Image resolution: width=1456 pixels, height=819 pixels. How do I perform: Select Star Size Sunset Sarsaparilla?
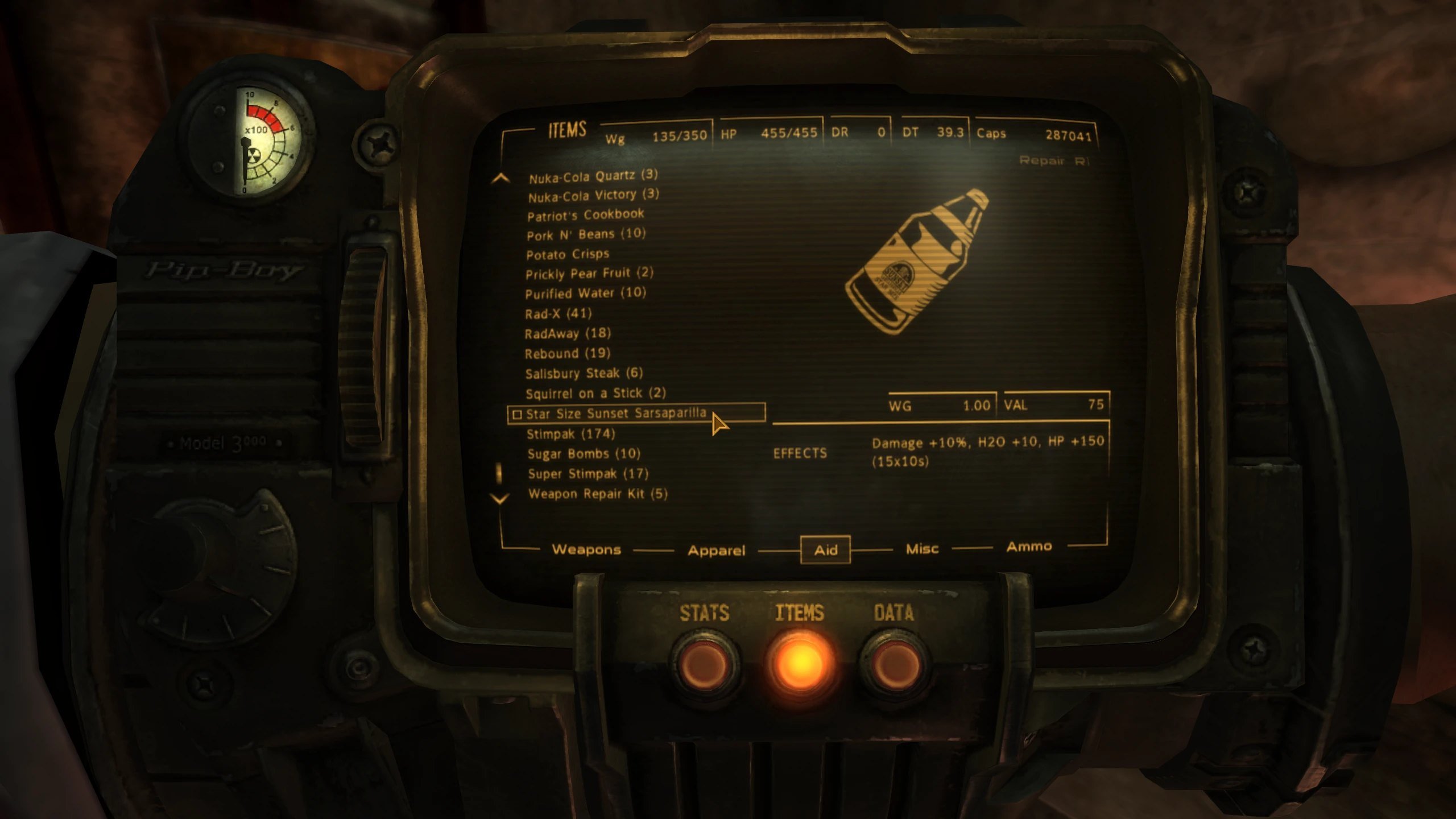click(x=615, y=413)
